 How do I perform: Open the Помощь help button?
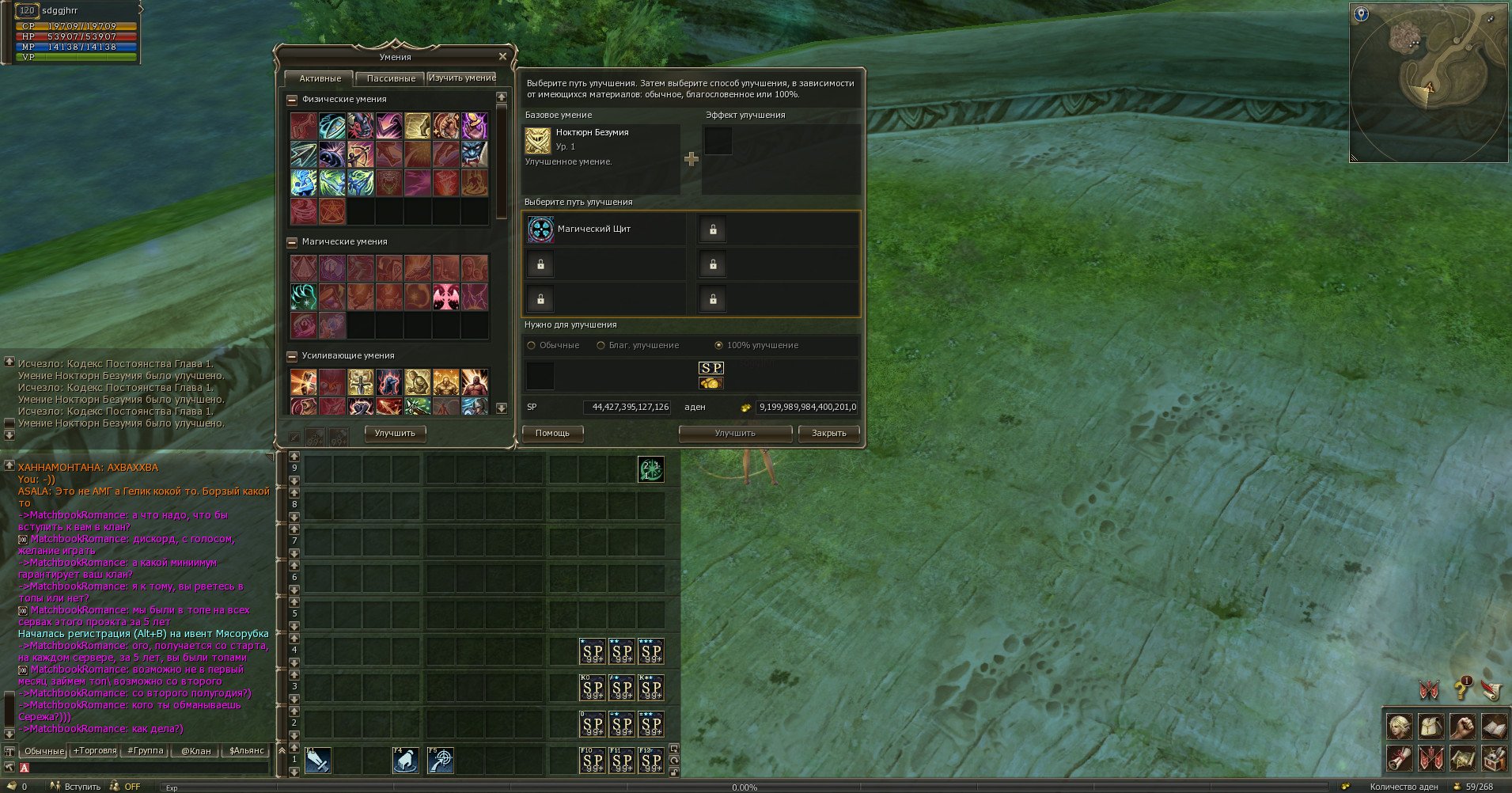(x=552, y=434)
